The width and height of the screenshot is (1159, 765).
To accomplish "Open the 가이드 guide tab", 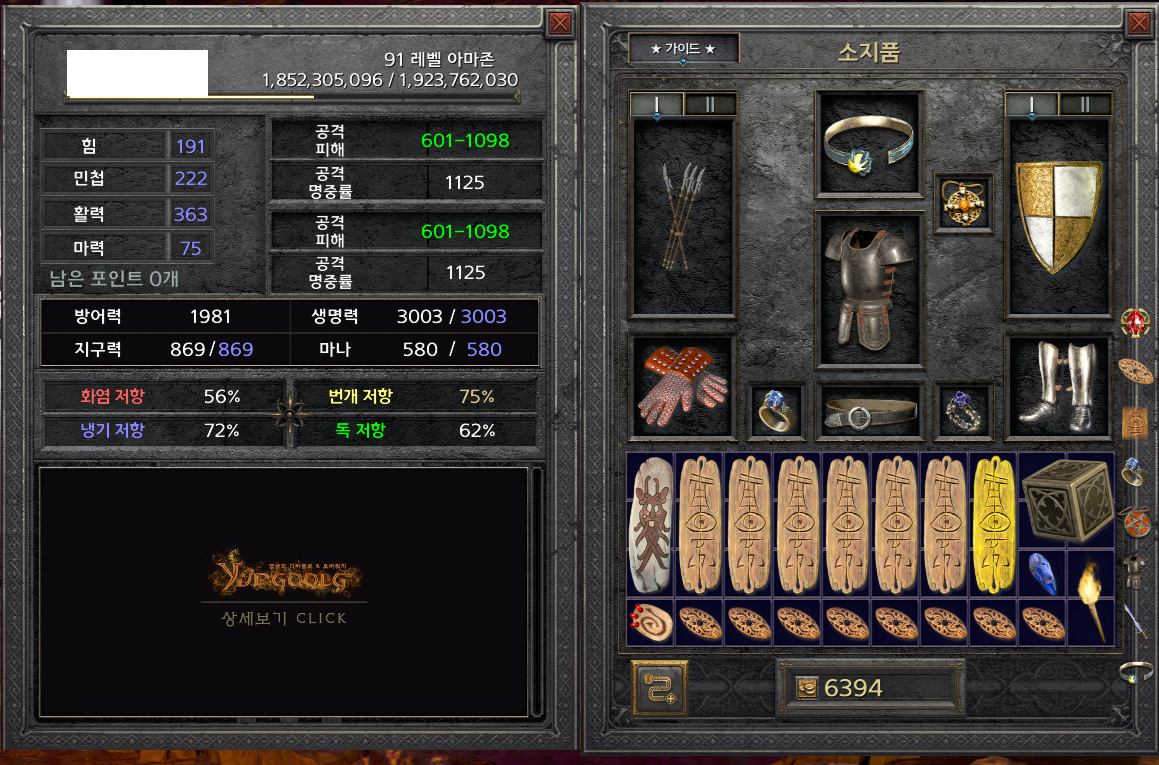I will (x=683, y=48).
